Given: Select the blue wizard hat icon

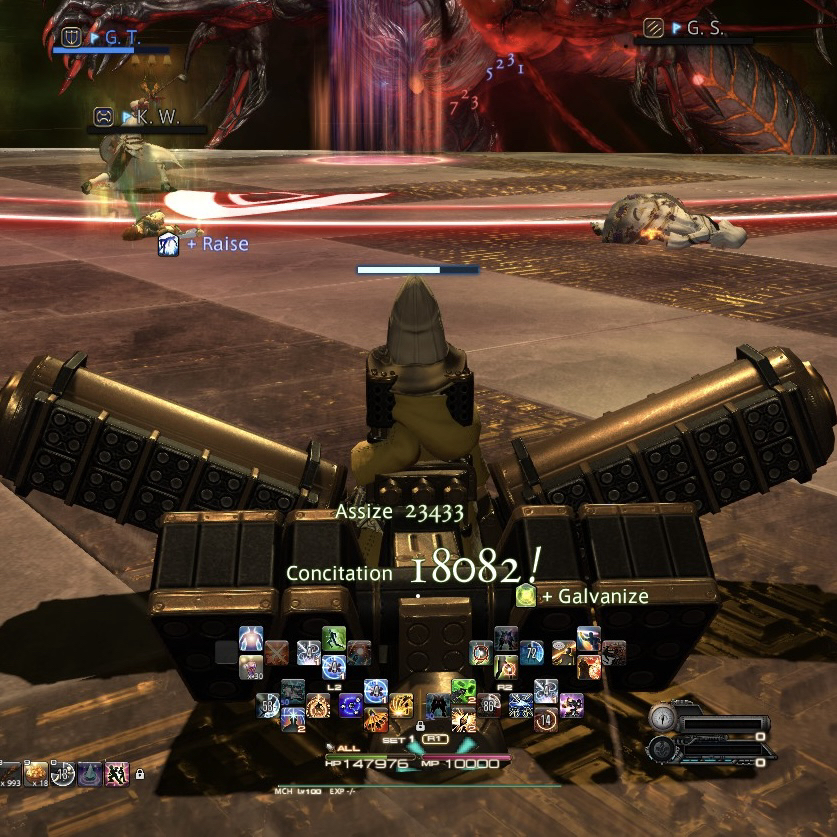Looking at the screenshot, I should click(90, 772).
